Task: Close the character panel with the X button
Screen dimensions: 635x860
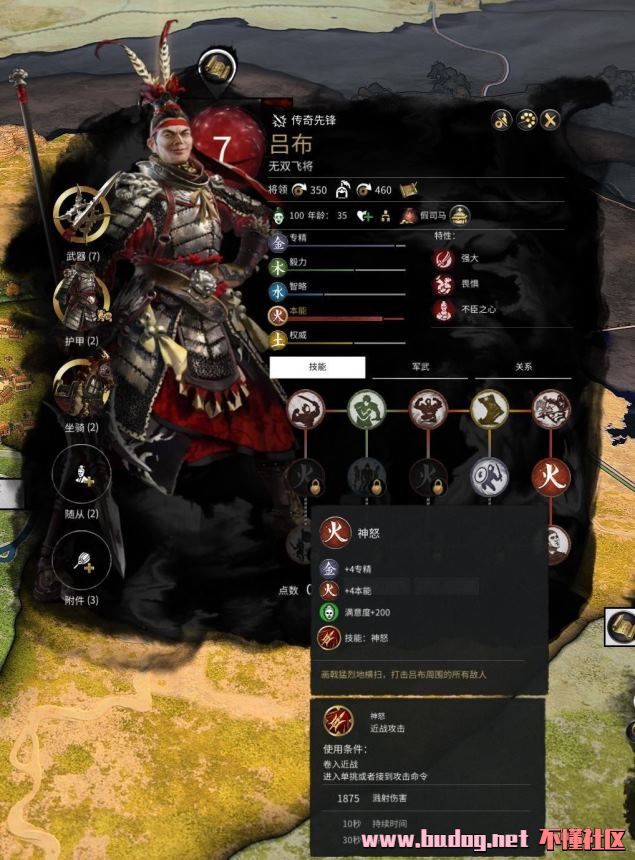Action: pyautogui.click(x=548, y=120)
